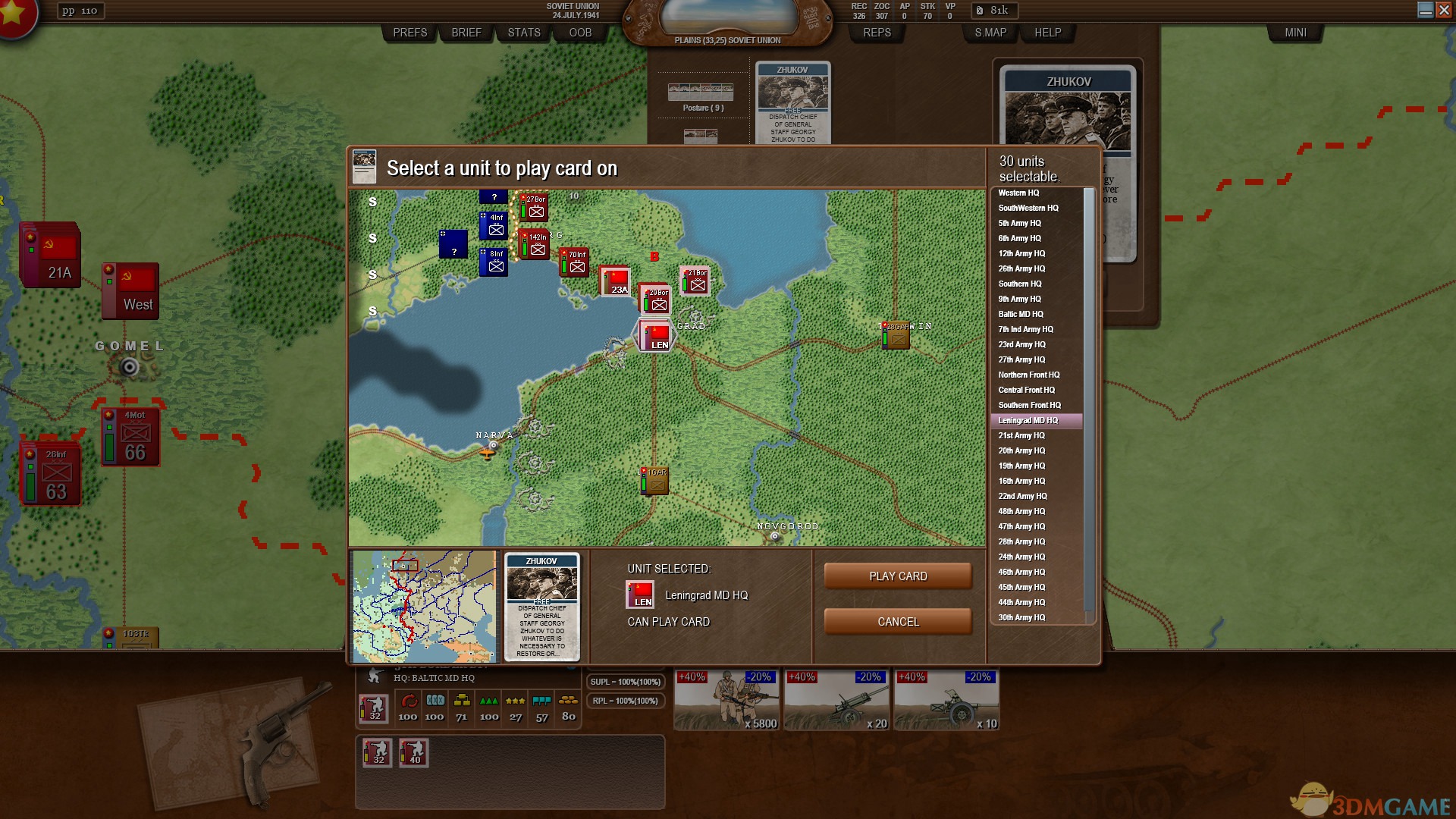Click the infantry x5800 equipment image

[x=726, y=698]
